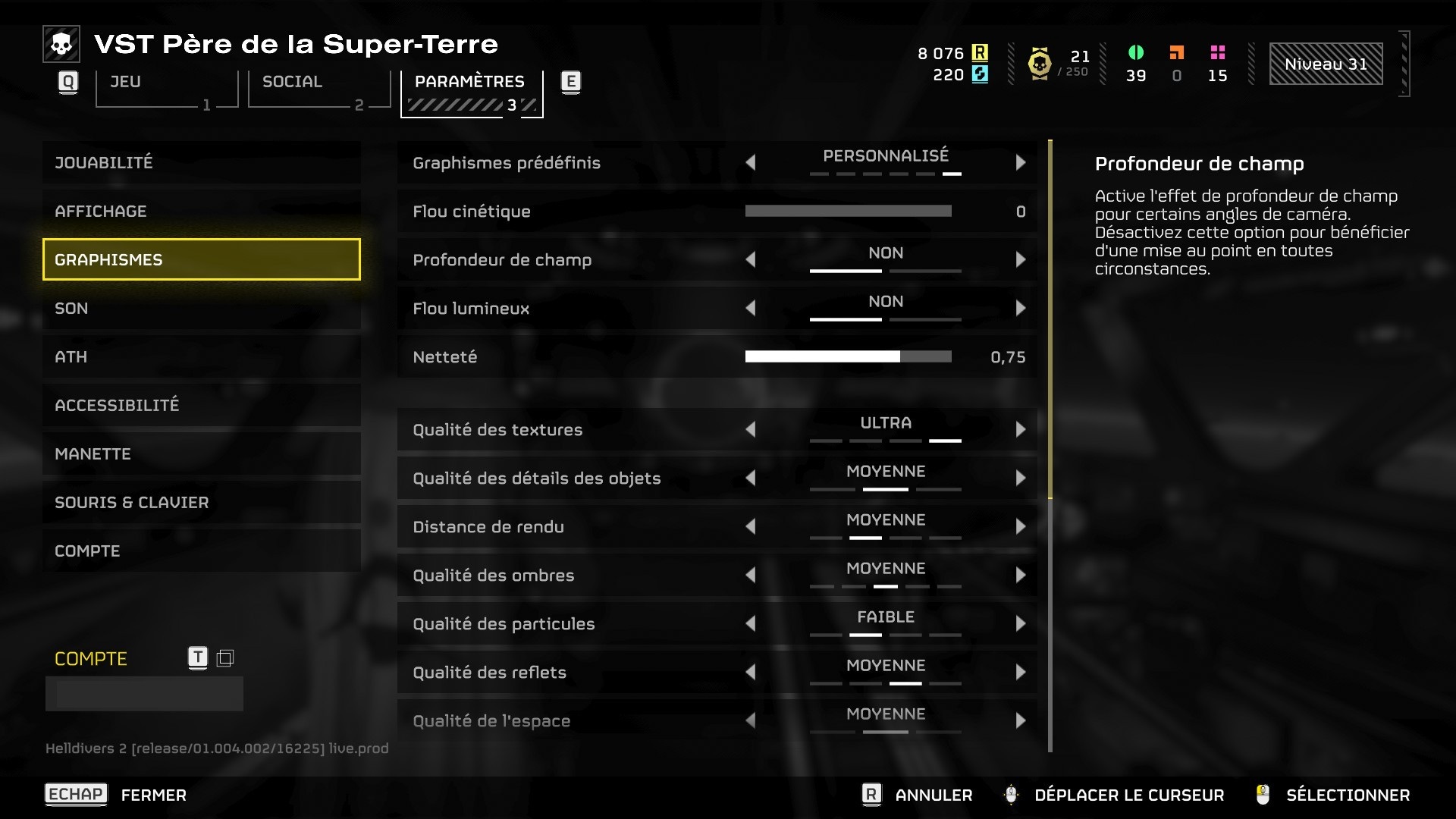Screen dimensions: 1456x819
Task: Toggle Profondeur de champ with right arrow
Action: coord(1020,259)
